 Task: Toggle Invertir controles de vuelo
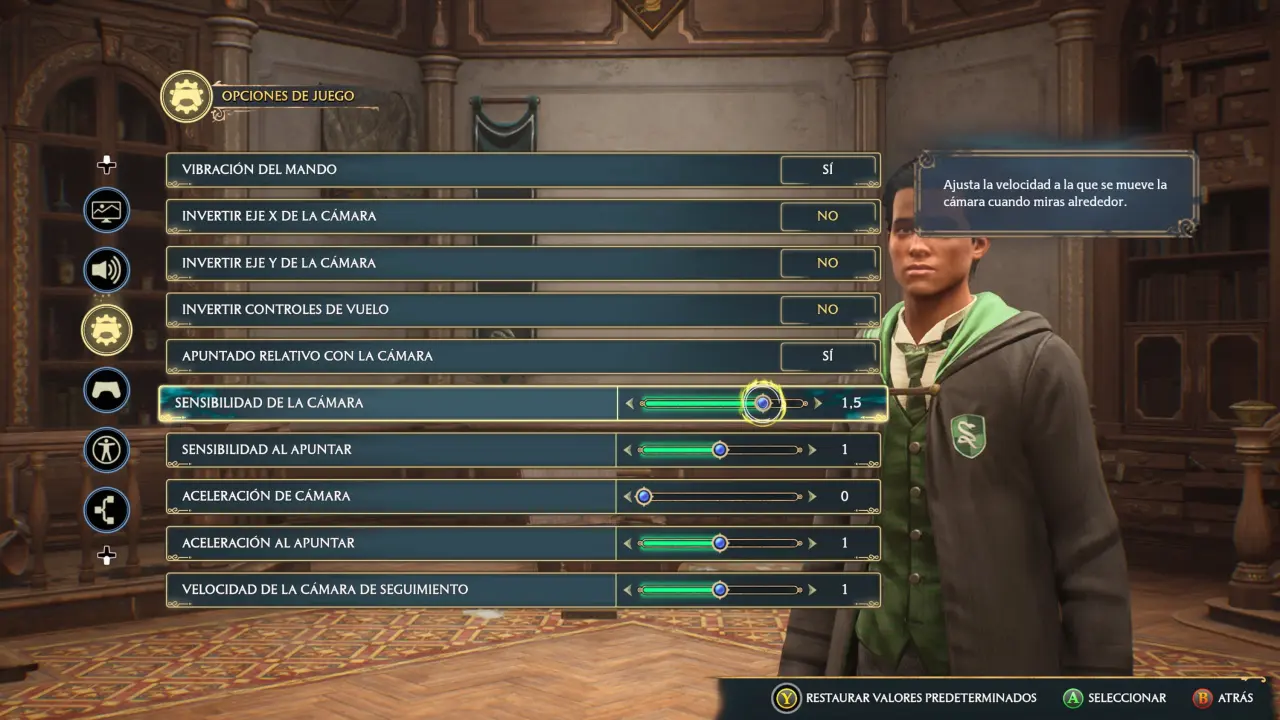(827, 309)
